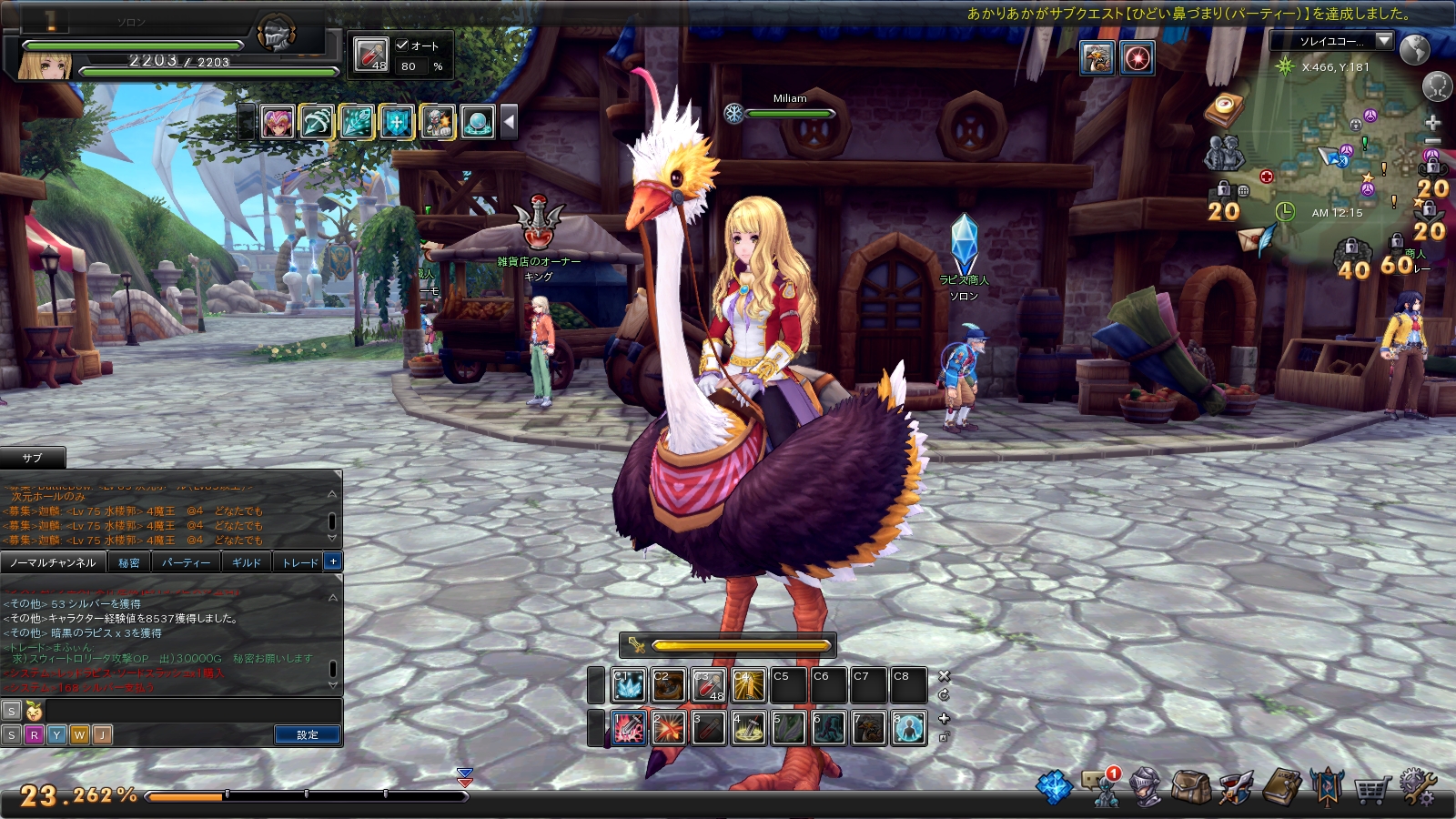This screenshot has height=819, width=1456.
Task: Activate the blue silhouette orb skill in slot 8
Action: pyautogui.click(x=909, y=729)
